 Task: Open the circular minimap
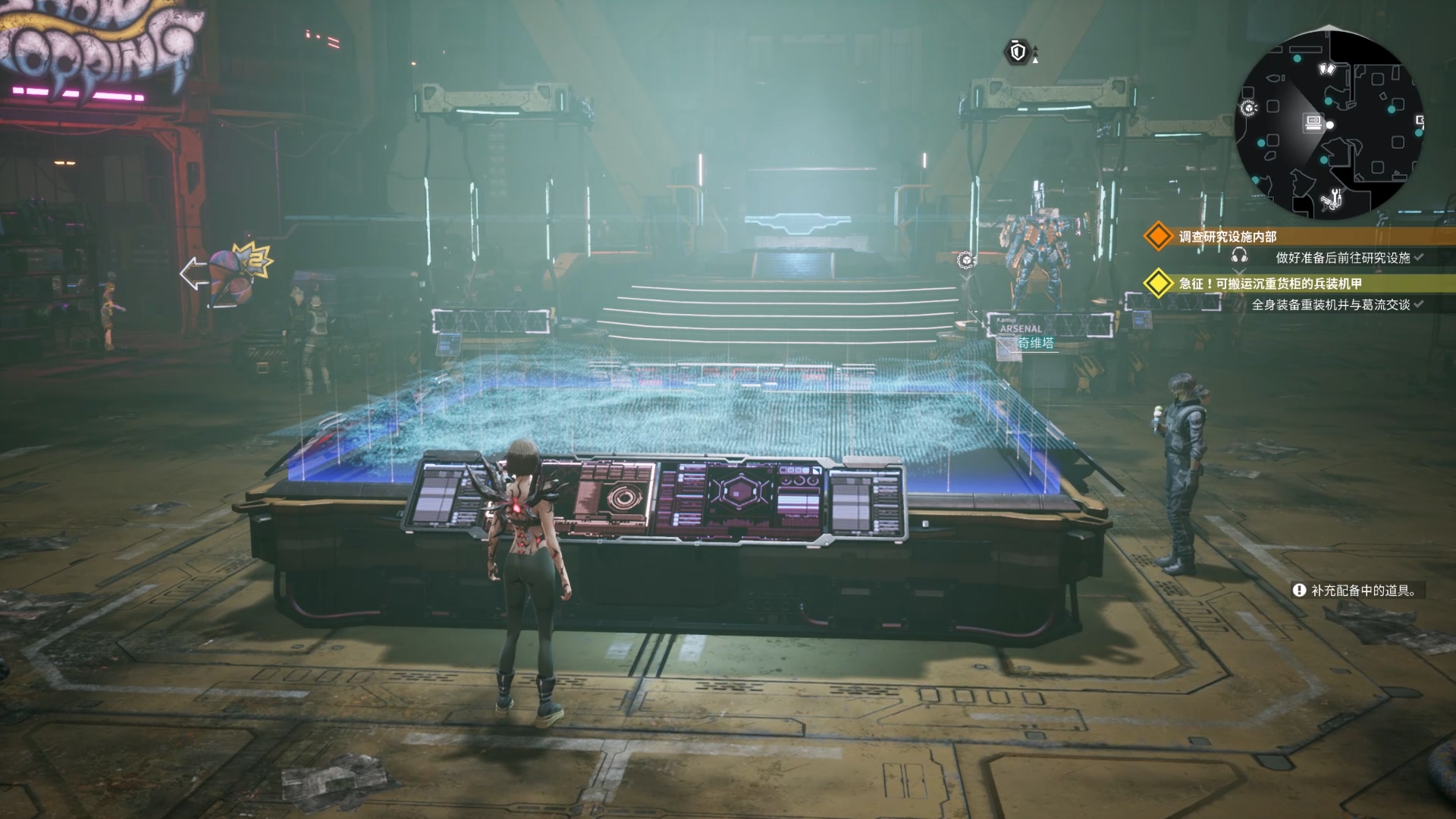click(1329, 126)
